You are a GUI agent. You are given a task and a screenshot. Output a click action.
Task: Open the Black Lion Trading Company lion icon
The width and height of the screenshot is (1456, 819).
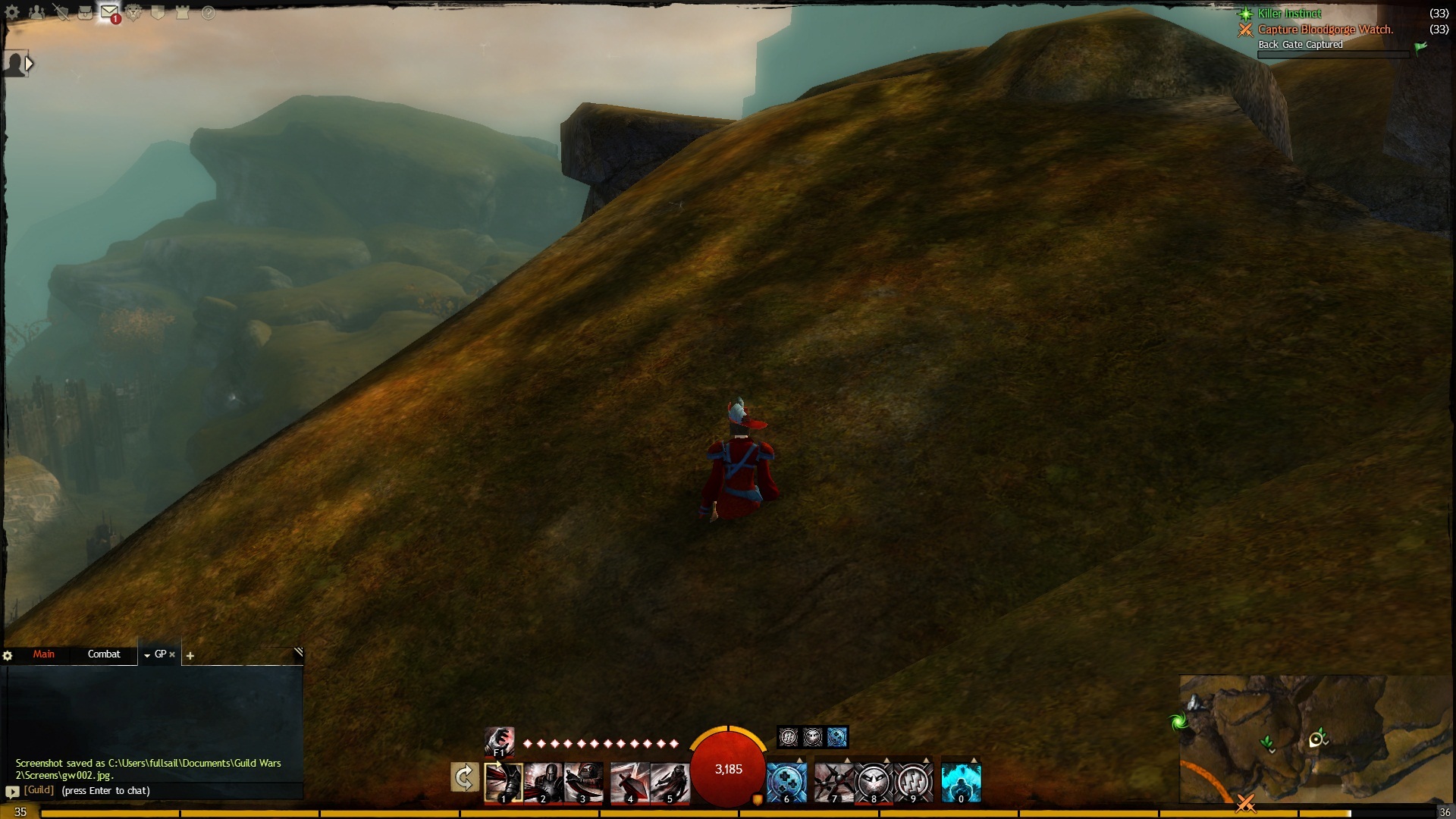point(134,13)
